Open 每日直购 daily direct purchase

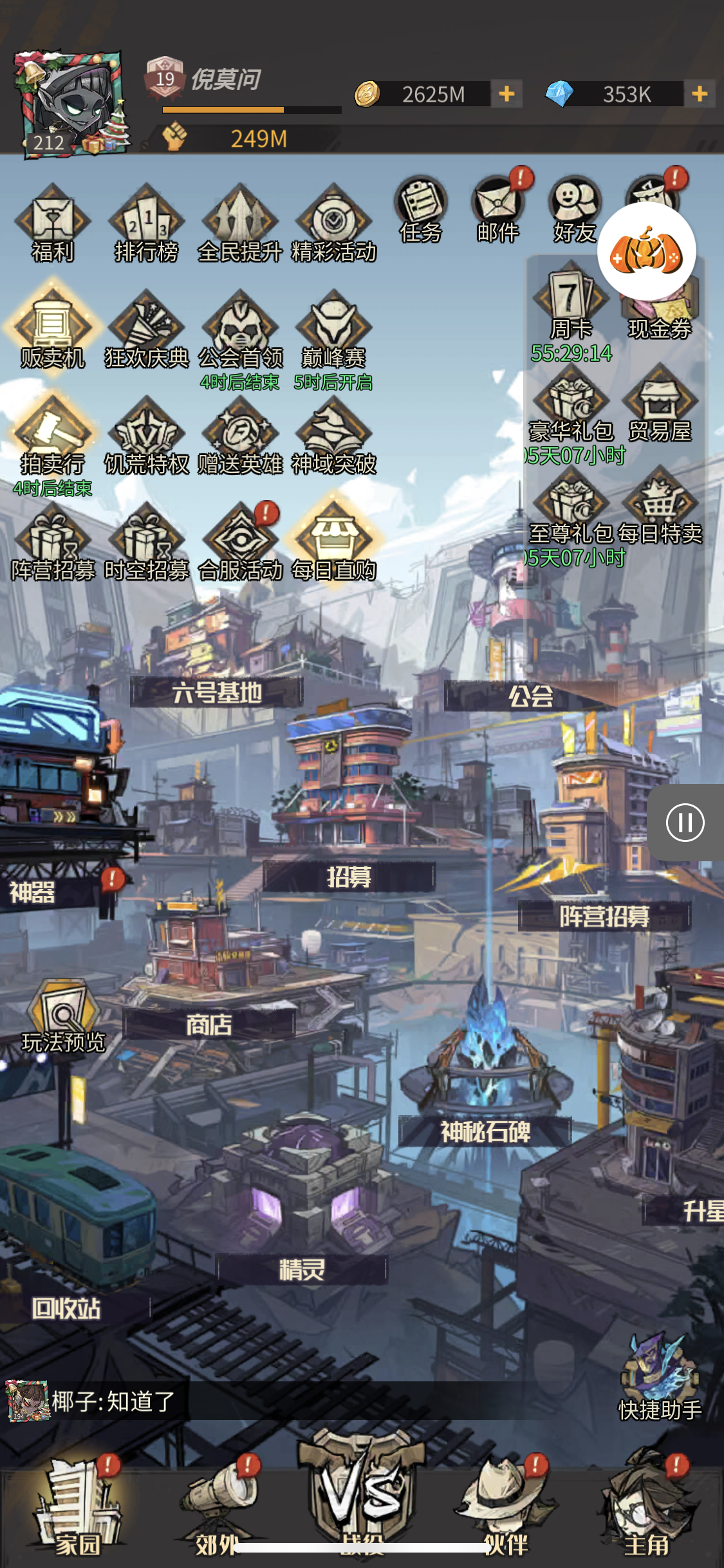[x=333, y=544]
